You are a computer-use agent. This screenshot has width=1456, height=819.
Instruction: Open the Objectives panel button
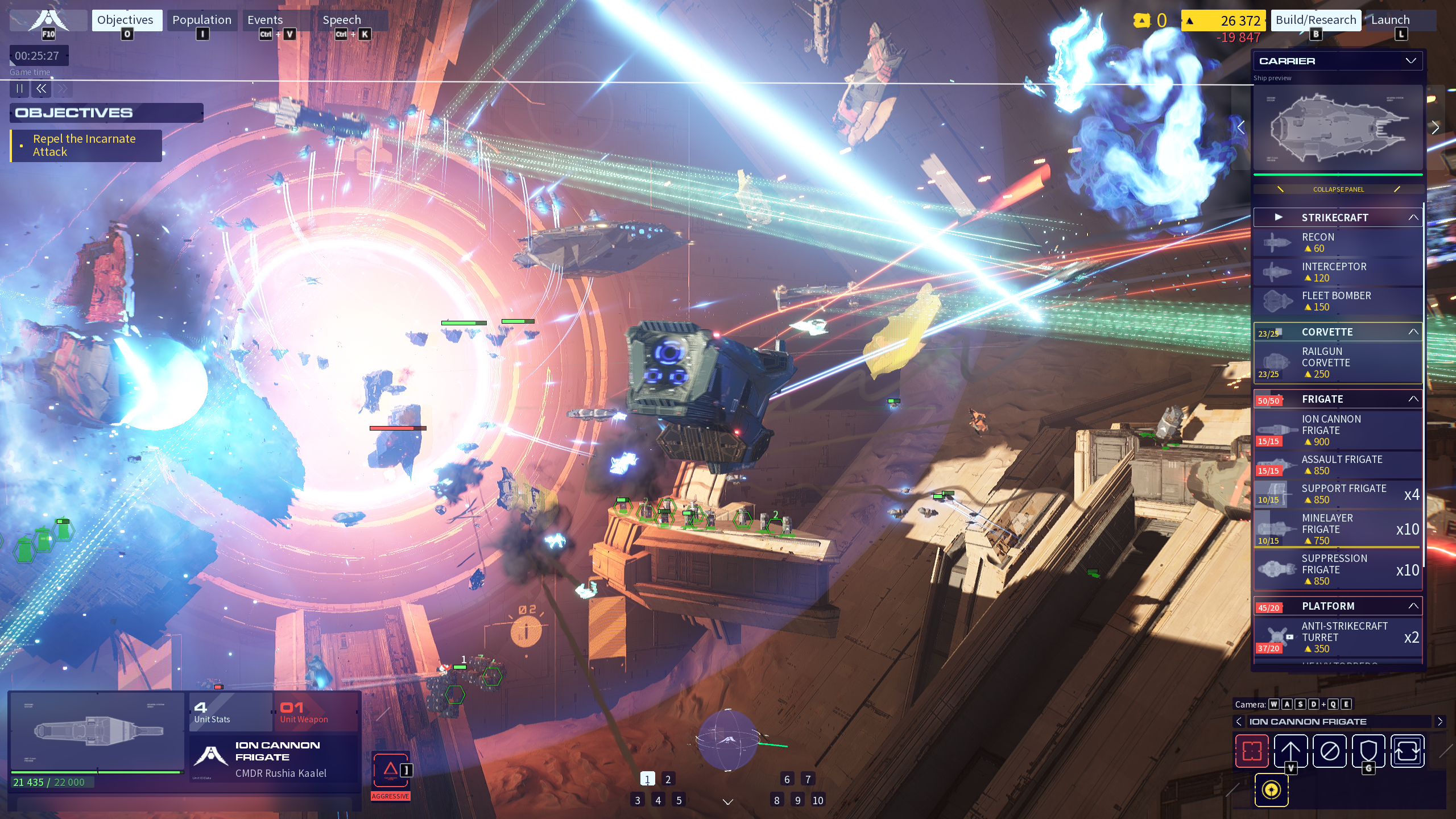[125, 20]
